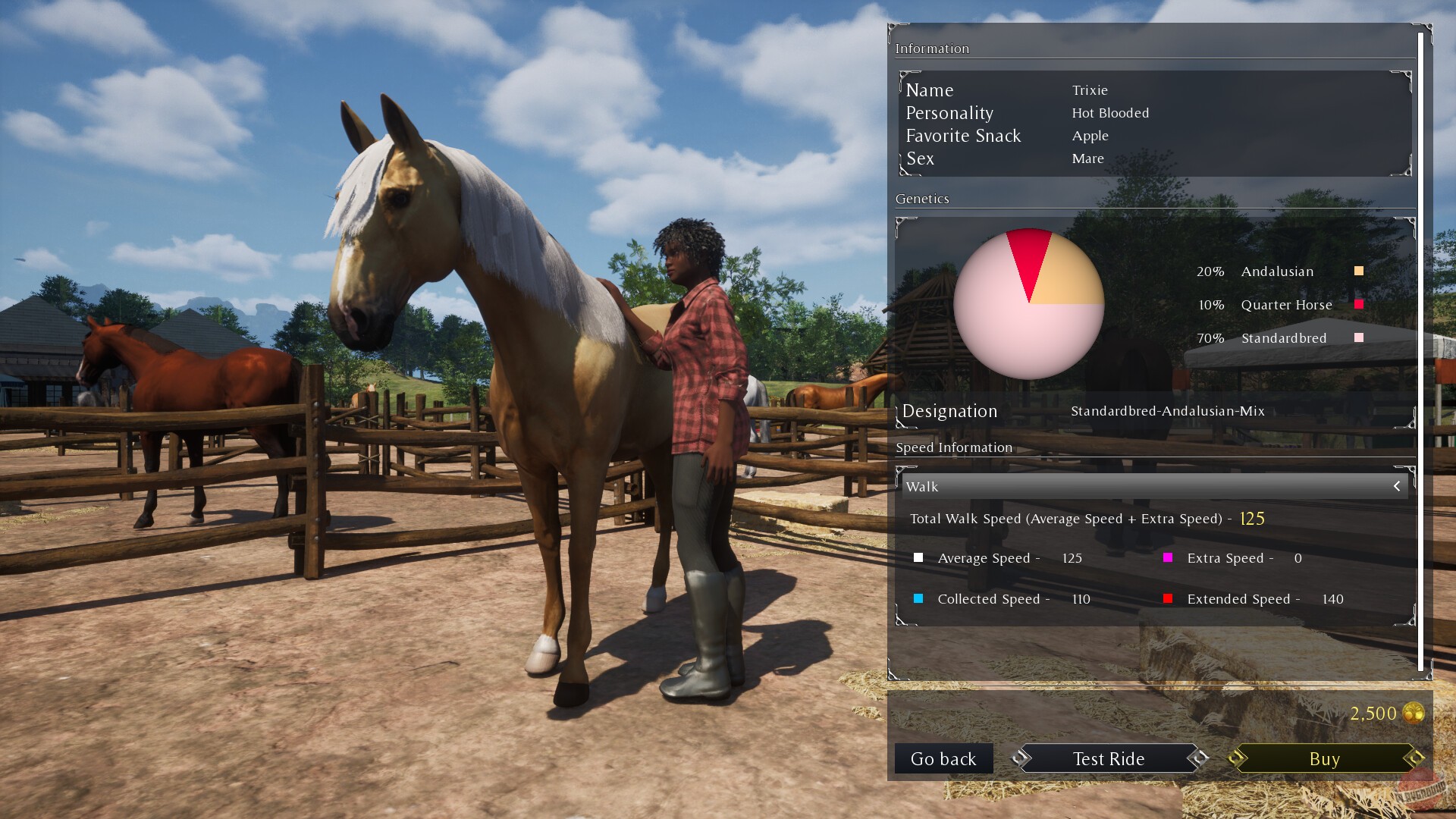Select the Information section header
1456x819 pixels.
pyautogui.click(x=933, y=48)
